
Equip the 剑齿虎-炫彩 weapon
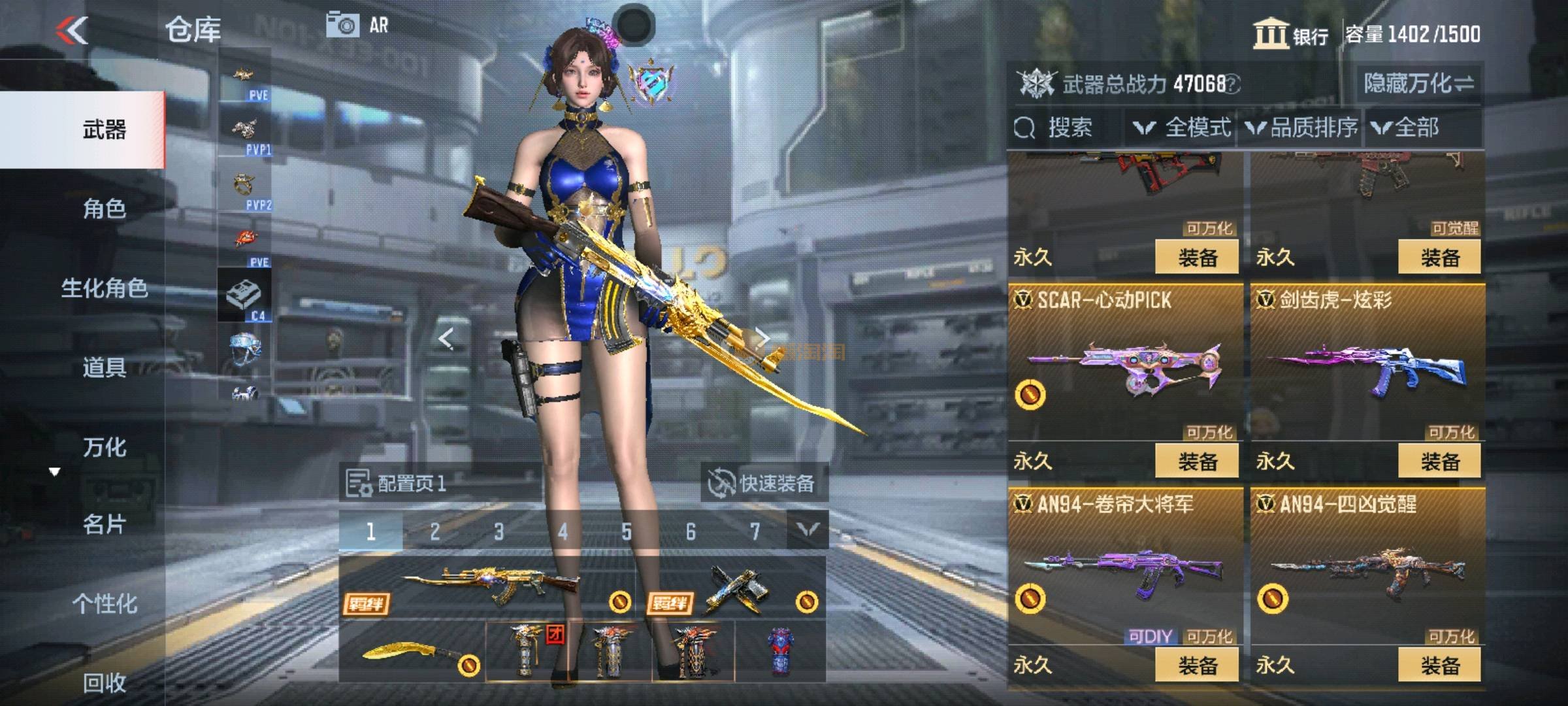pyautogui.click(x=1440, y=462)
